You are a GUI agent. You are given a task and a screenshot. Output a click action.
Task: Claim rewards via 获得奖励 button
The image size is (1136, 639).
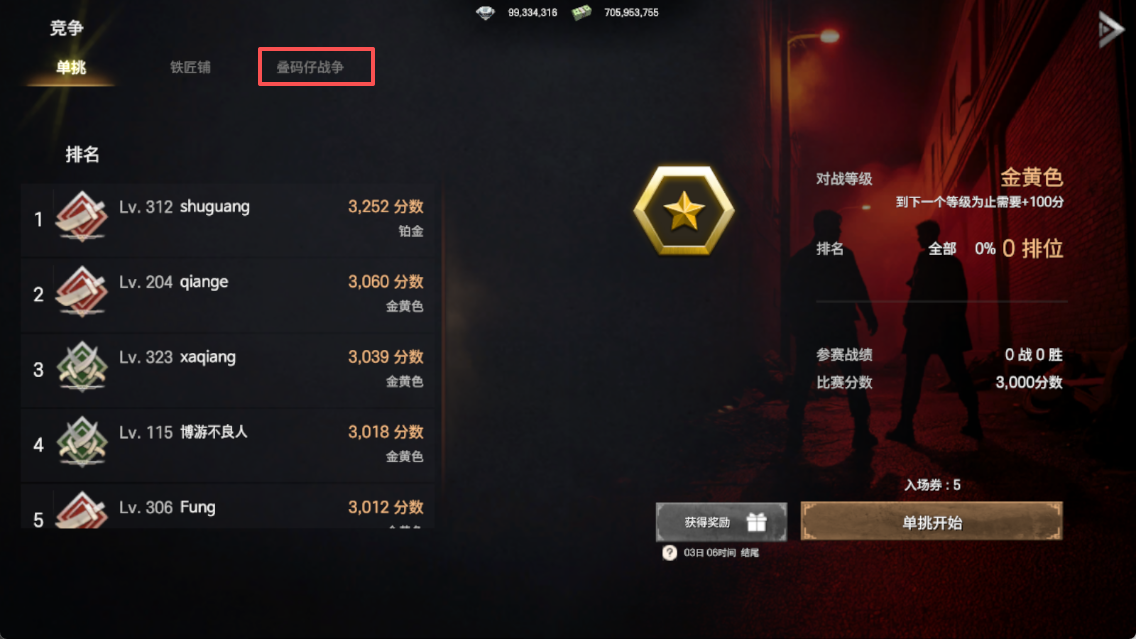(x=721, y=522)
